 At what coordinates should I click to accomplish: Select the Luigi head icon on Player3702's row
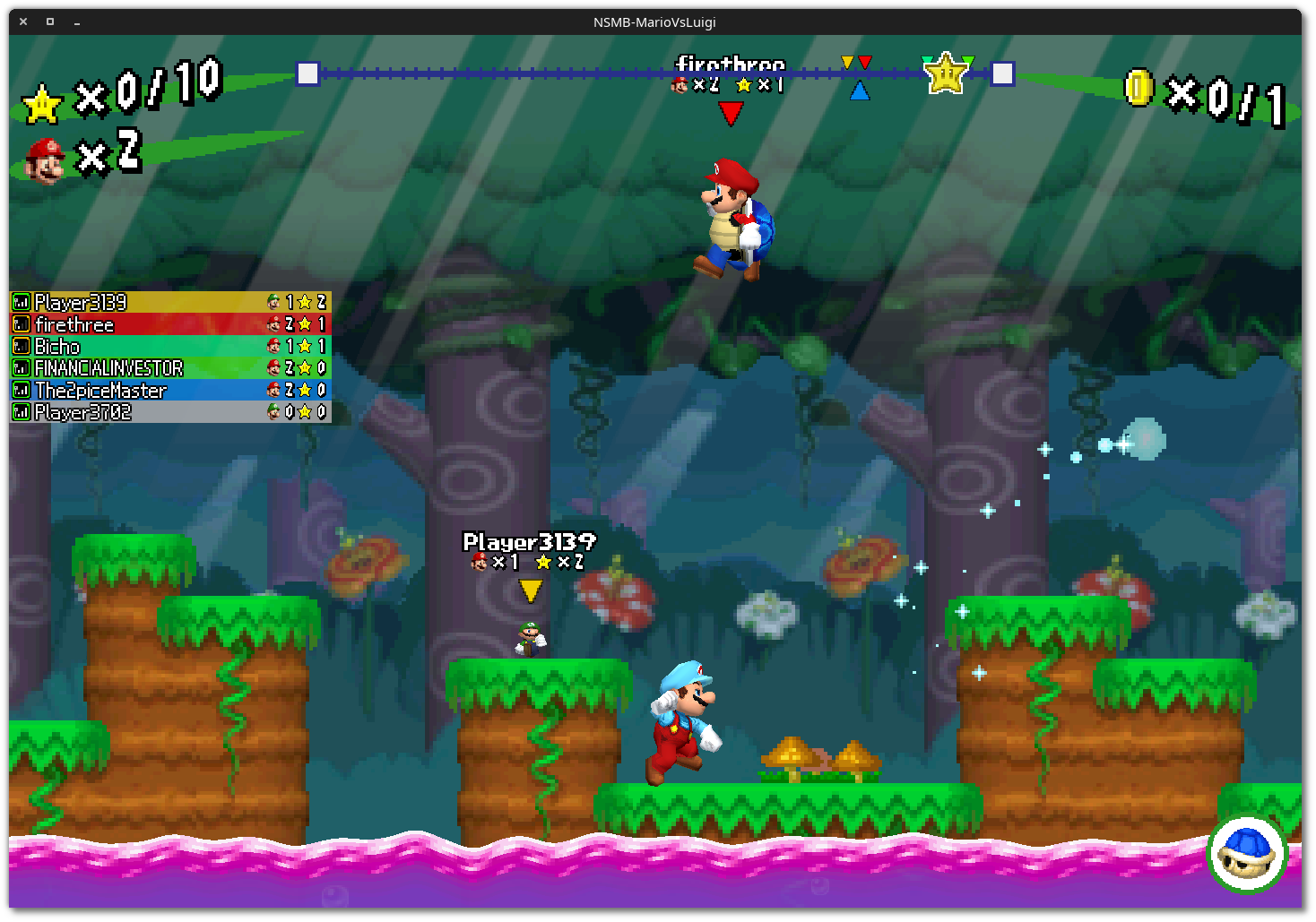[273, 411]
